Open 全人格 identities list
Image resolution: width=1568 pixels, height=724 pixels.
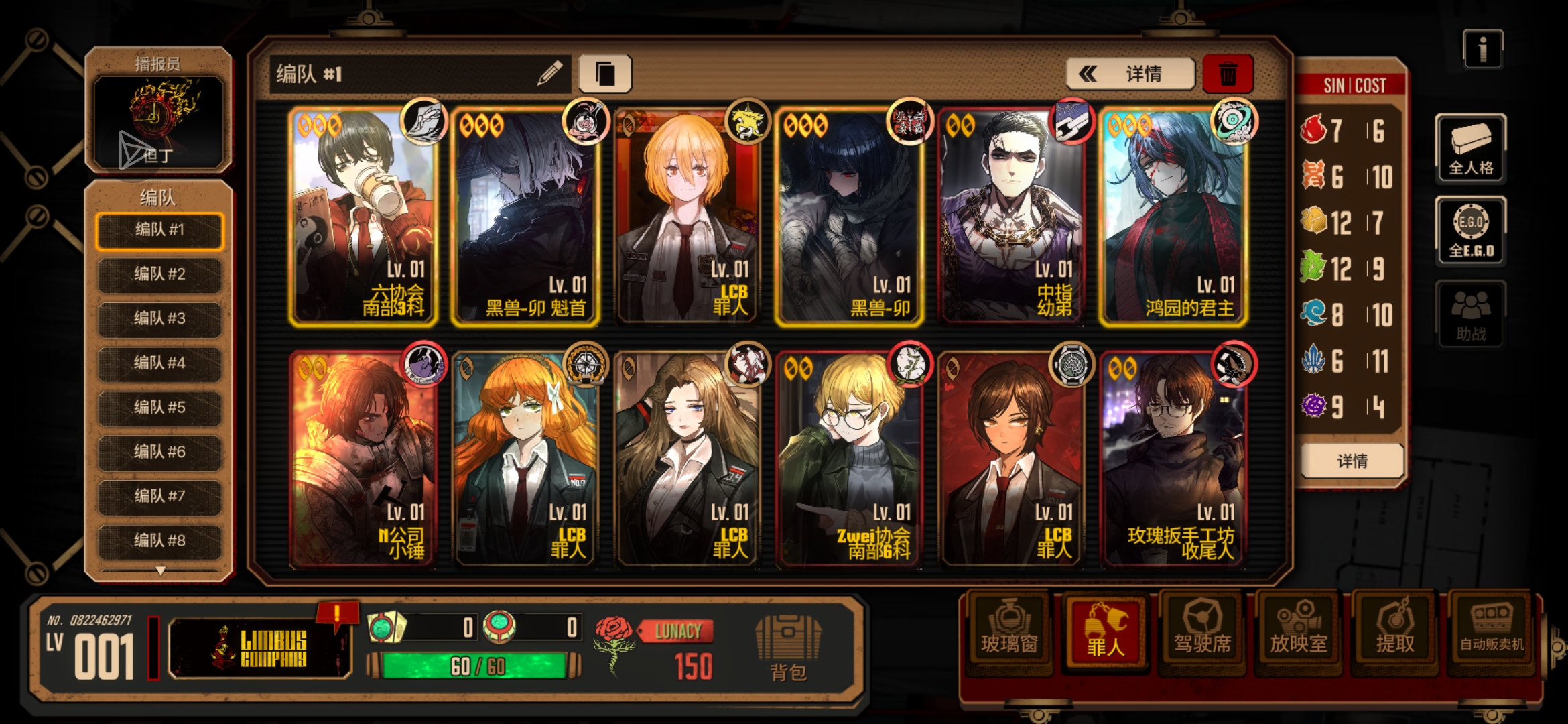click(1471, 149)
